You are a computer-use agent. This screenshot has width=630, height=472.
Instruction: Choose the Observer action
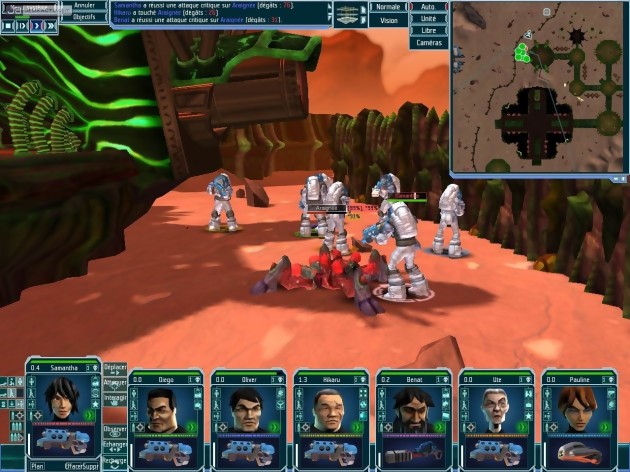coord(115,429)
